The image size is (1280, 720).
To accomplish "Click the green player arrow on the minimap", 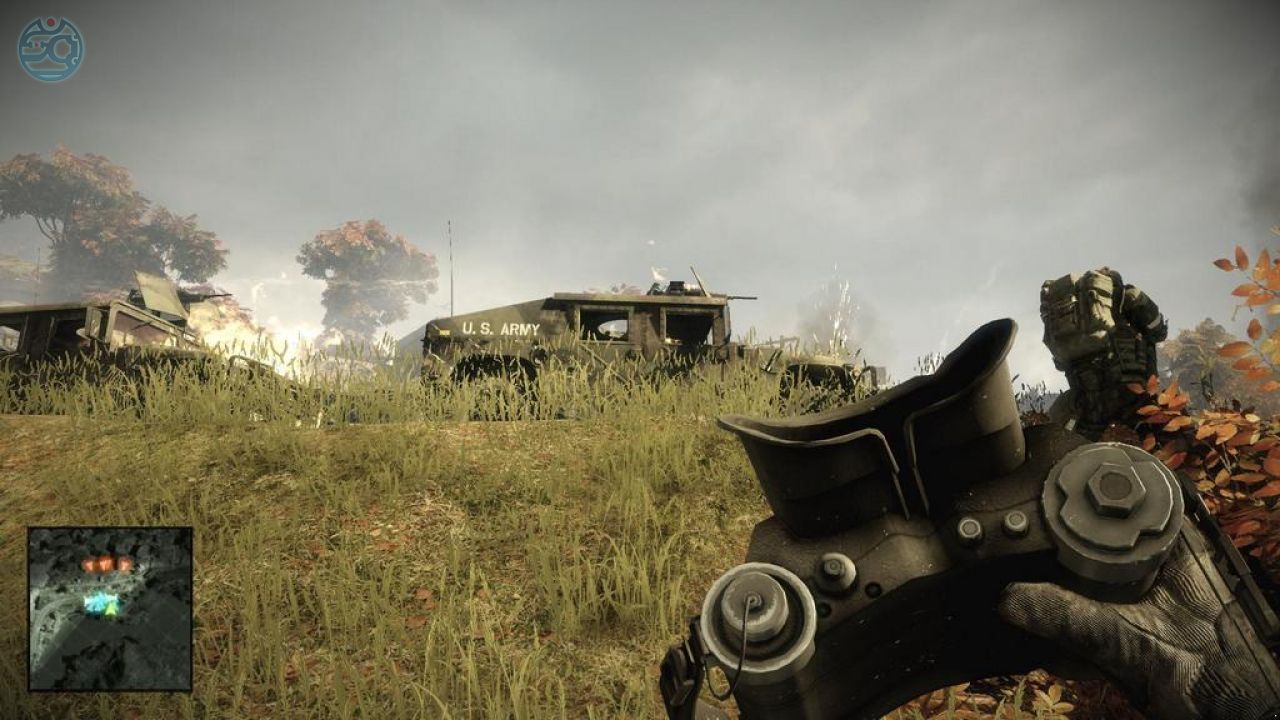I will tap(110, 608).
